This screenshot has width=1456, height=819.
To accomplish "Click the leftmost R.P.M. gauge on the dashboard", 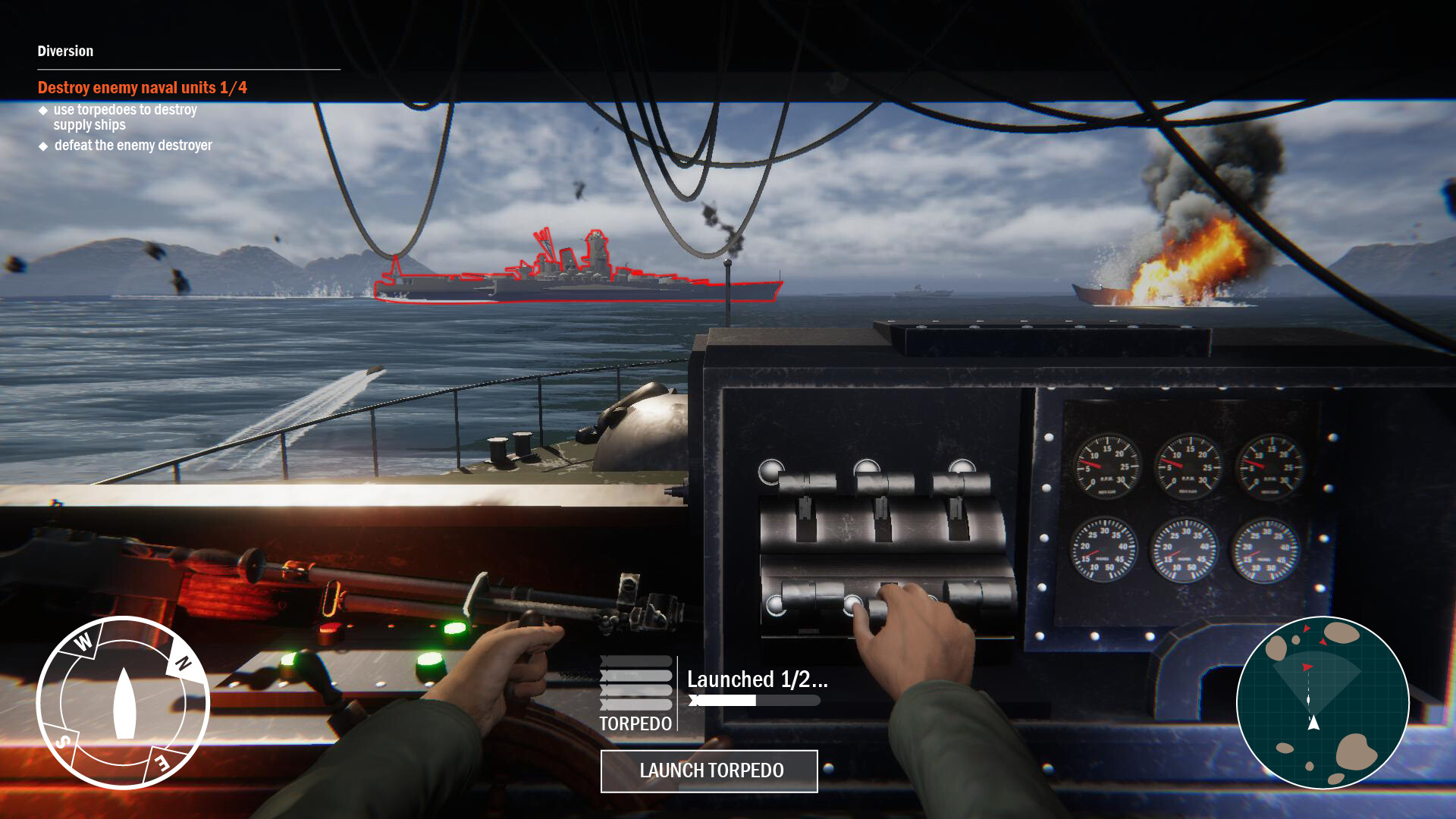I will click(x=1106, y=466).
